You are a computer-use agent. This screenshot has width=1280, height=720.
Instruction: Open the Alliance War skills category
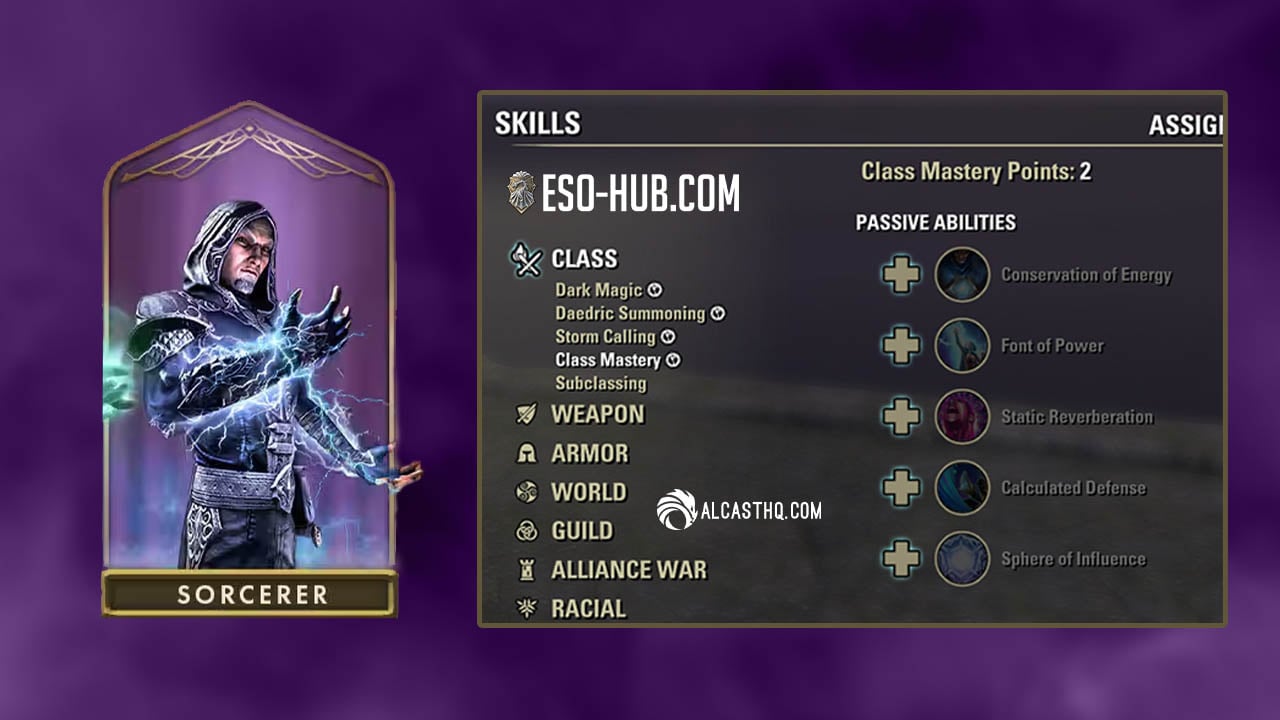pyautogui.click(x=628, y=570)
